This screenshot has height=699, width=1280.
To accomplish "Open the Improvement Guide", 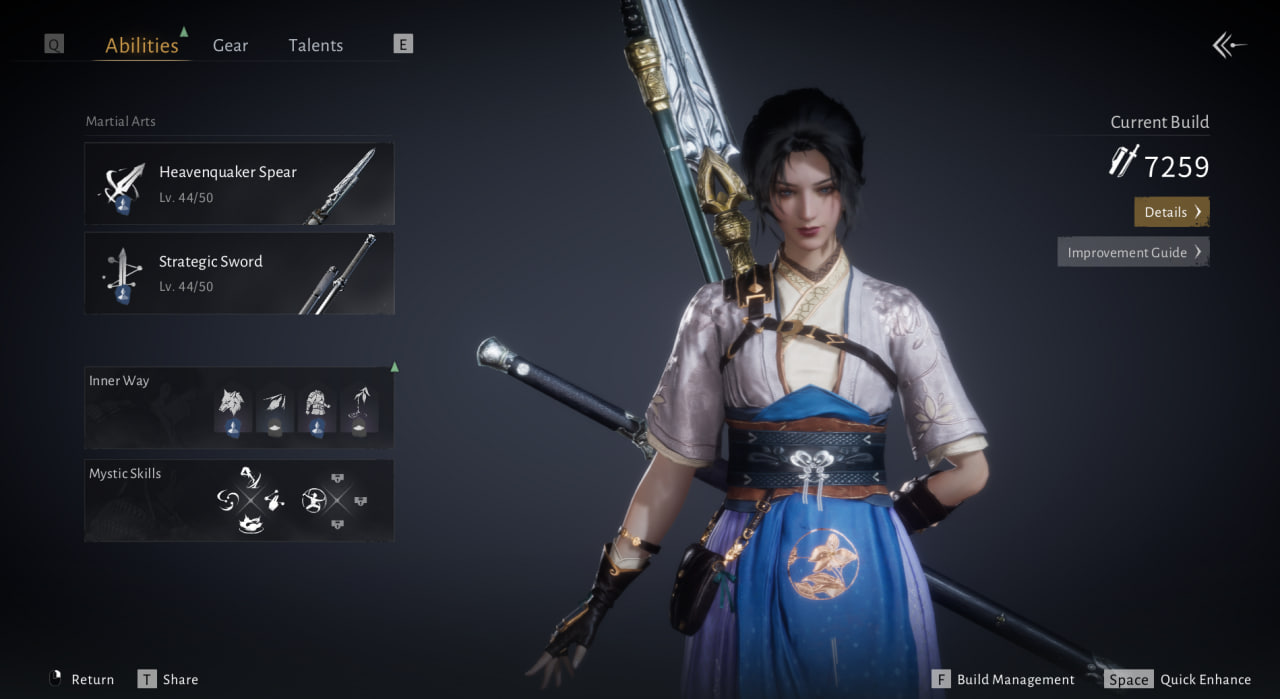I will pyautogui.click(x=1133, y=252).
